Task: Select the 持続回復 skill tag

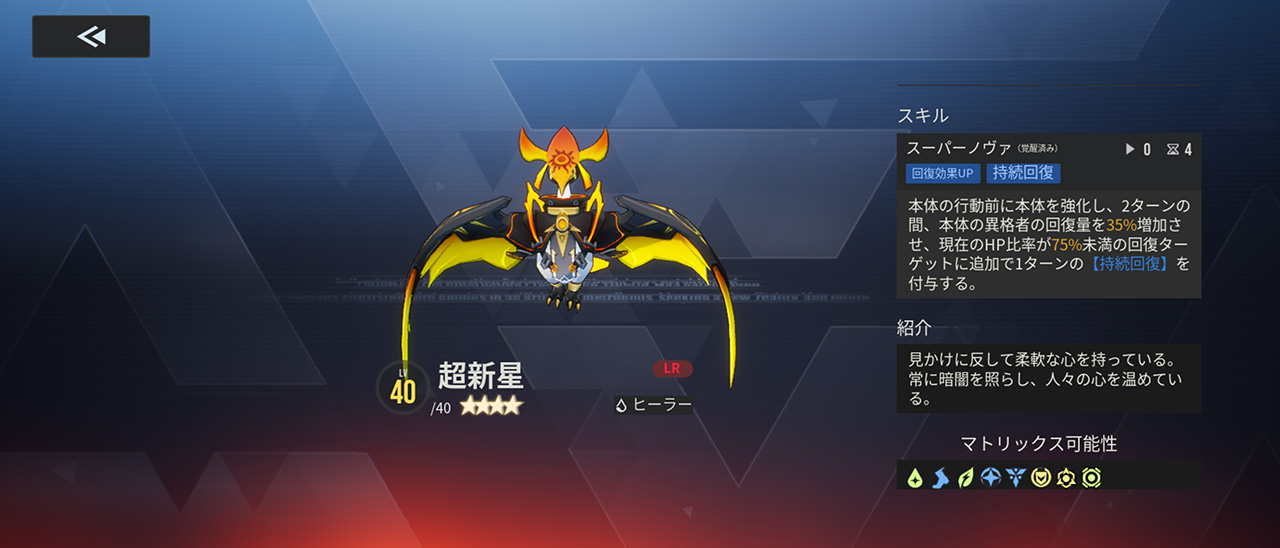Action: (1022, 173)
